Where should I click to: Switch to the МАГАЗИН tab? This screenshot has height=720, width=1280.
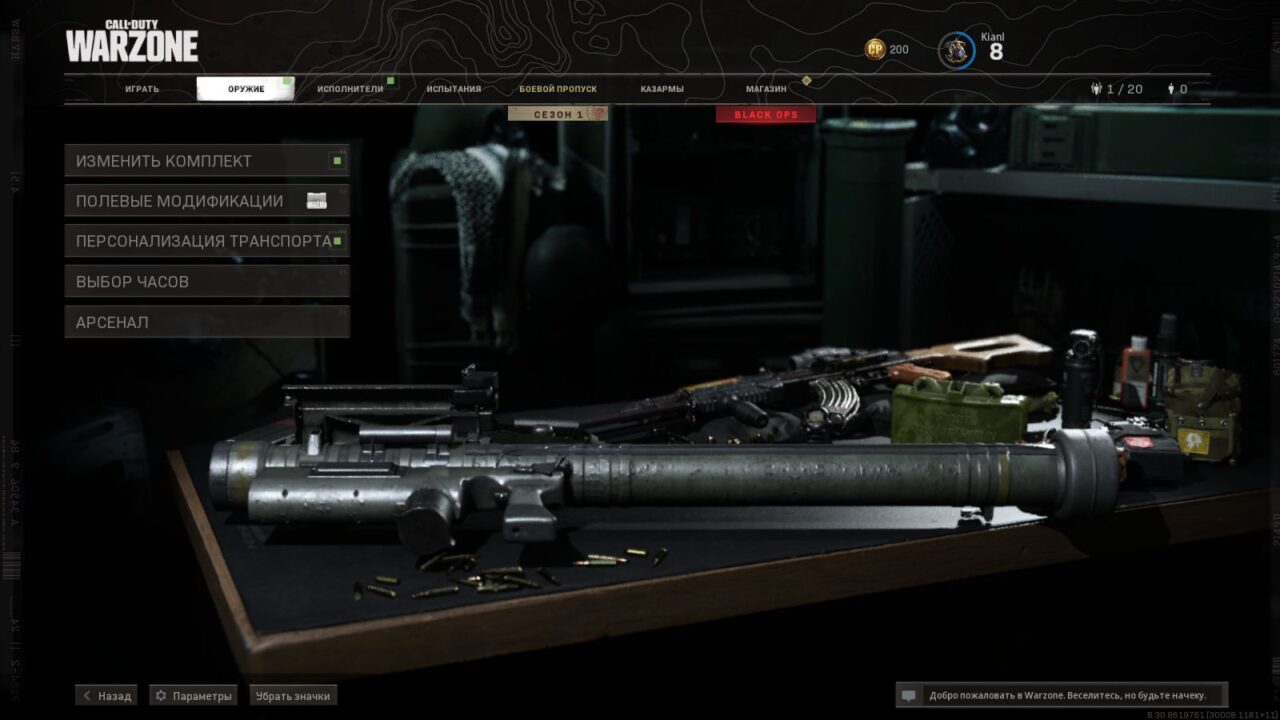766,89
